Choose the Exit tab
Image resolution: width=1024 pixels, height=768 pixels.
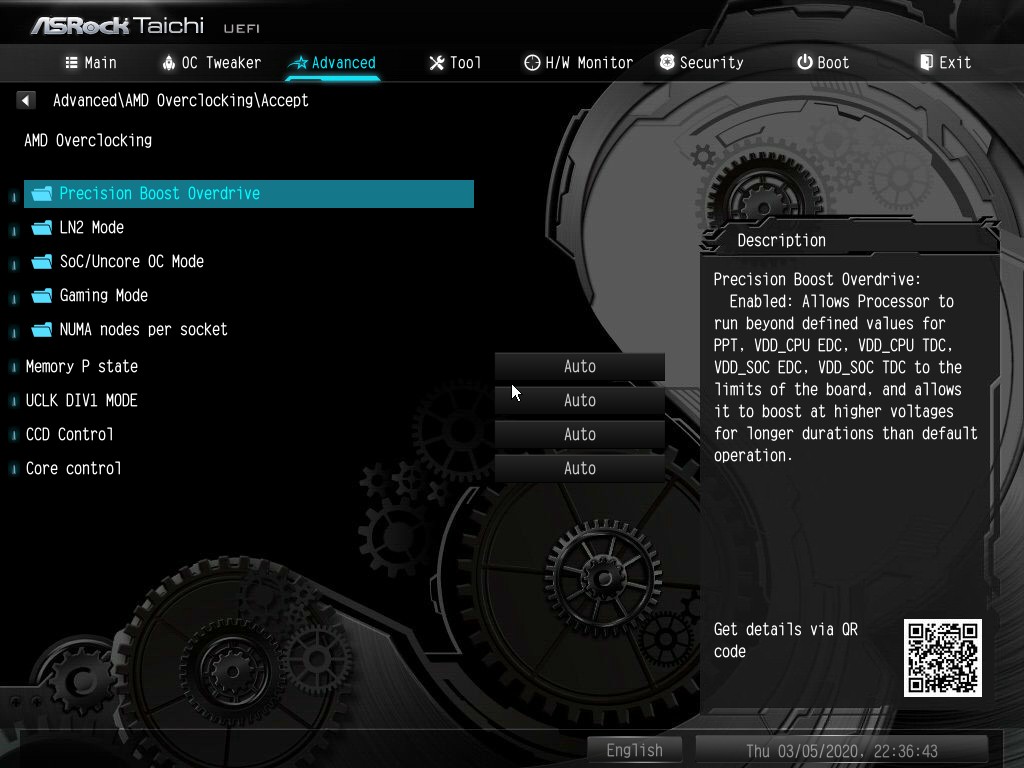point(945,63)
